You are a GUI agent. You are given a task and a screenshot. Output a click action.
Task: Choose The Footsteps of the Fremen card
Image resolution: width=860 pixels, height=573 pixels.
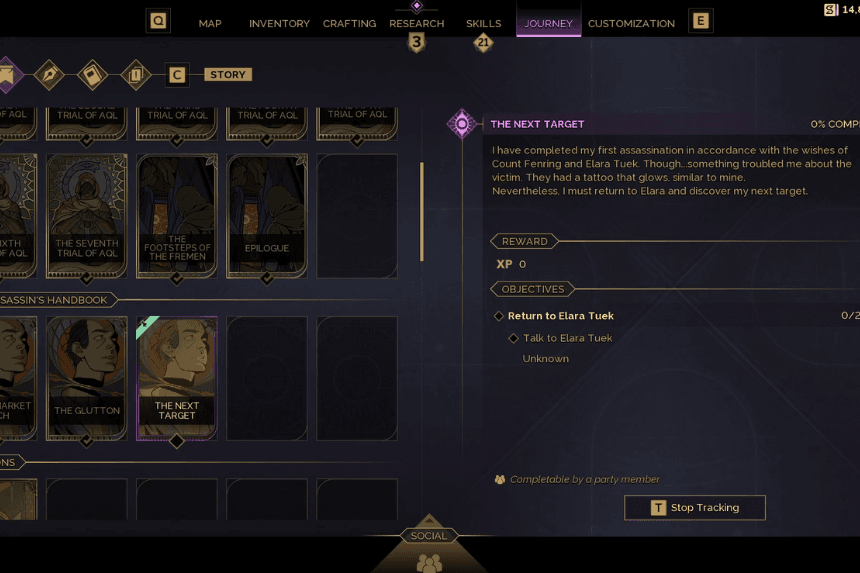click(x=177, y=215)
